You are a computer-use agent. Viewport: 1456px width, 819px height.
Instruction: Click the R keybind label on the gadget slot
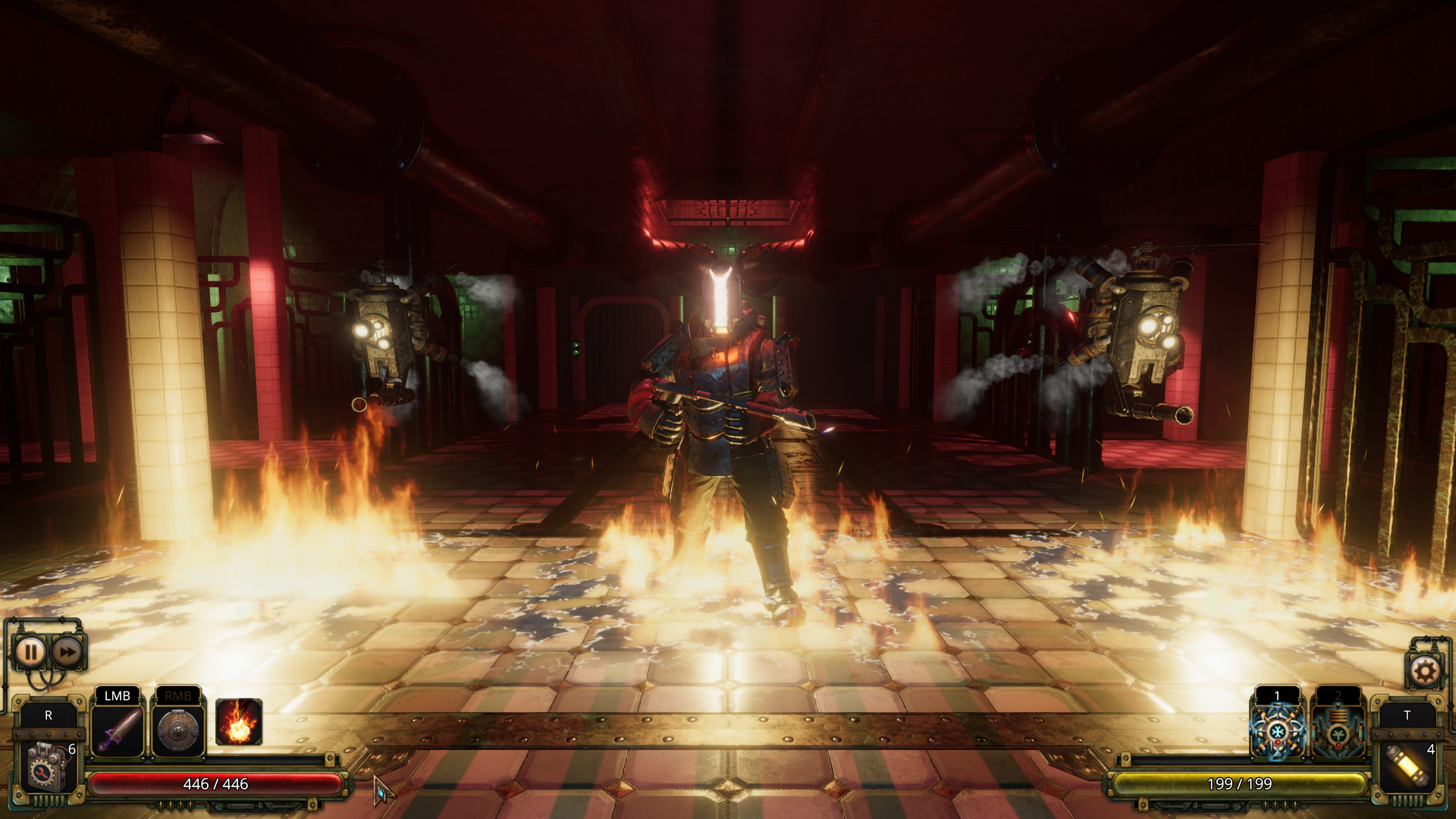tap(48, 714)
